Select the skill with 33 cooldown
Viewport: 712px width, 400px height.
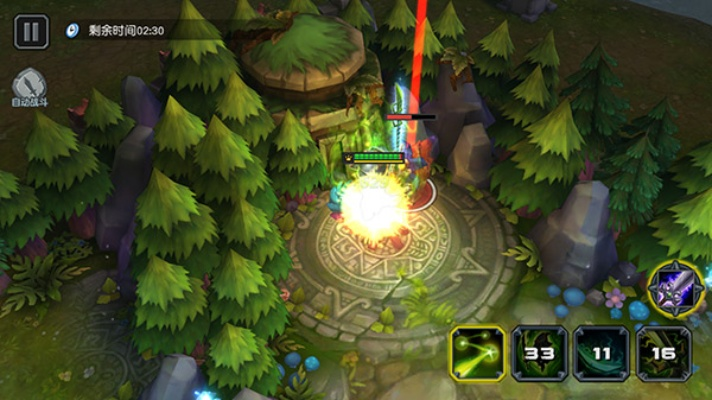pos(539,353)
